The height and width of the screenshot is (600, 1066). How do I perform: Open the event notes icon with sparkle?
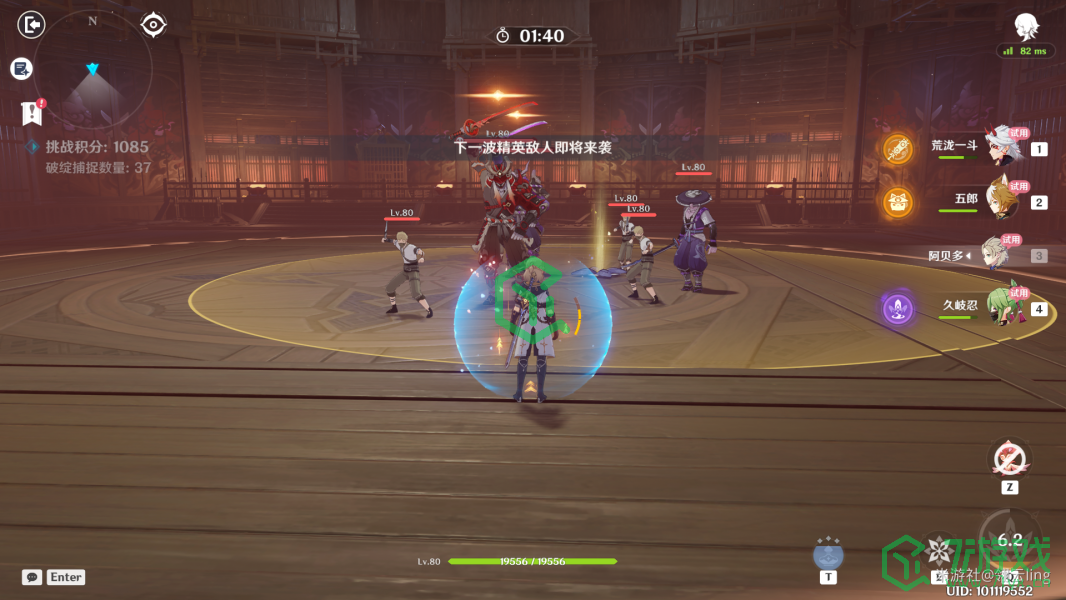[22, 69]
